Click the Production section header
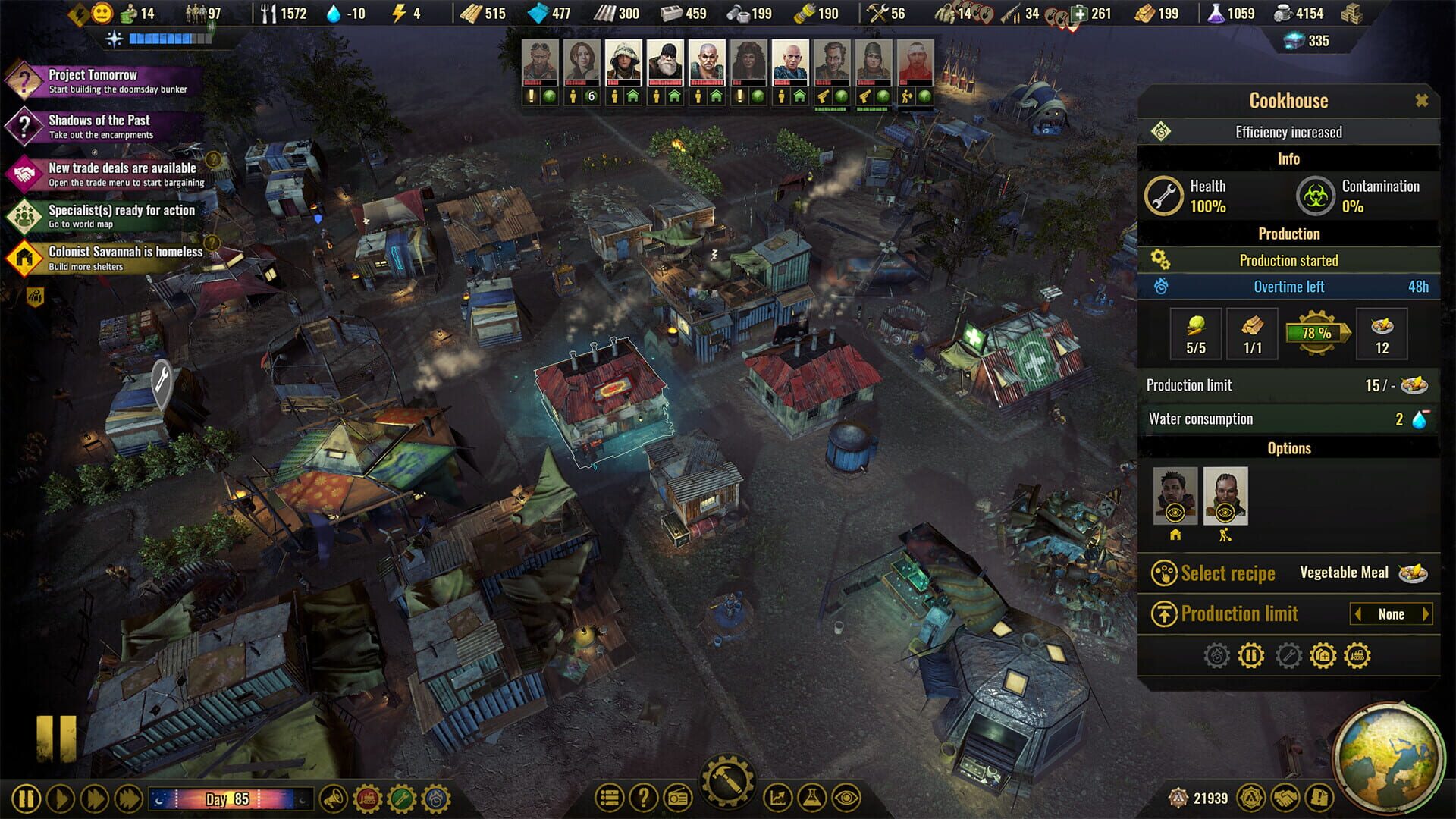The width and height of the screenshot is (1456, 819). [x=1288, y=234]
